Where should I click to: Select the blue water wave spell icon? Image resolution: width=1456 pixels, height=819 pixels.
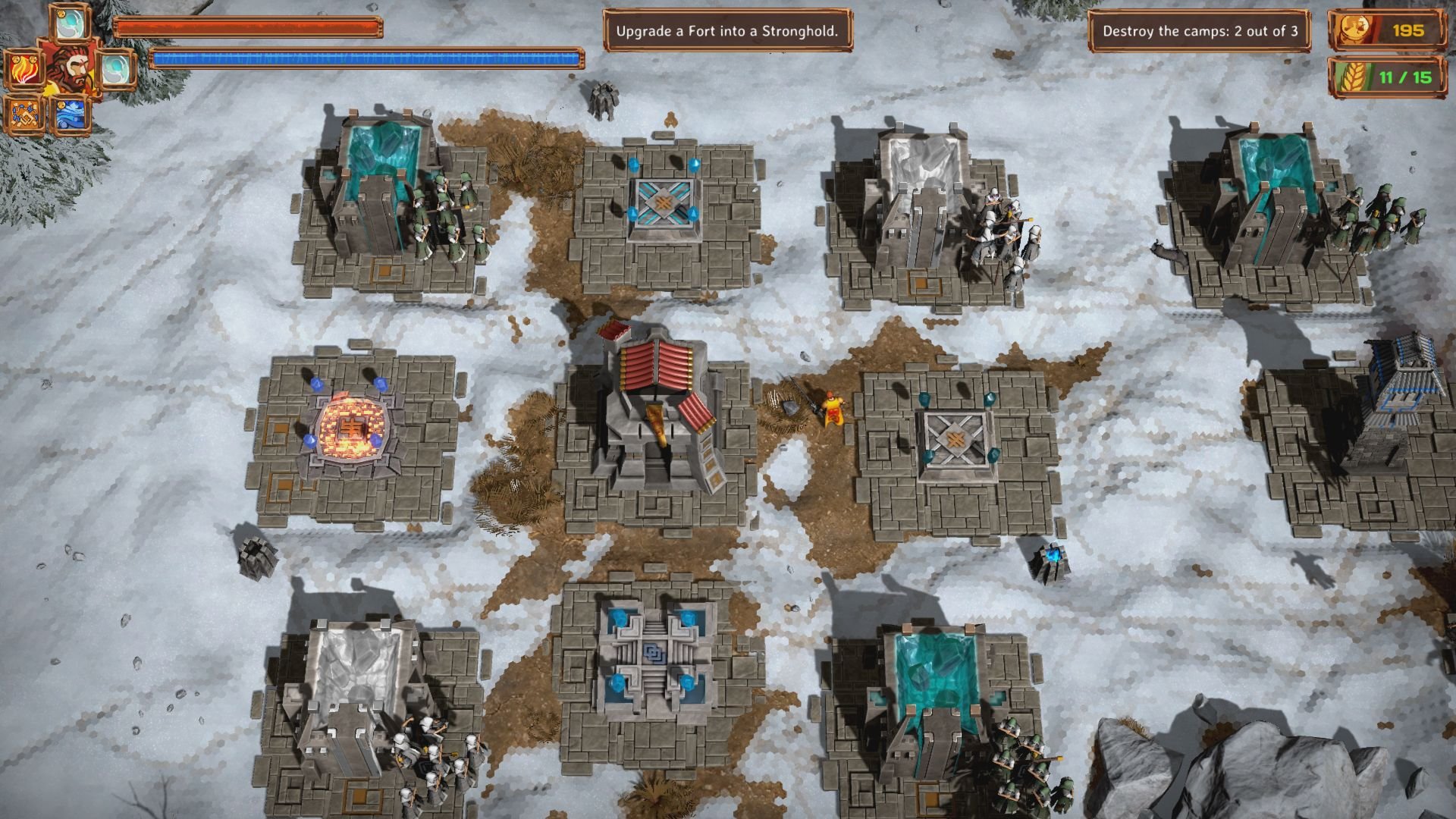71,115
